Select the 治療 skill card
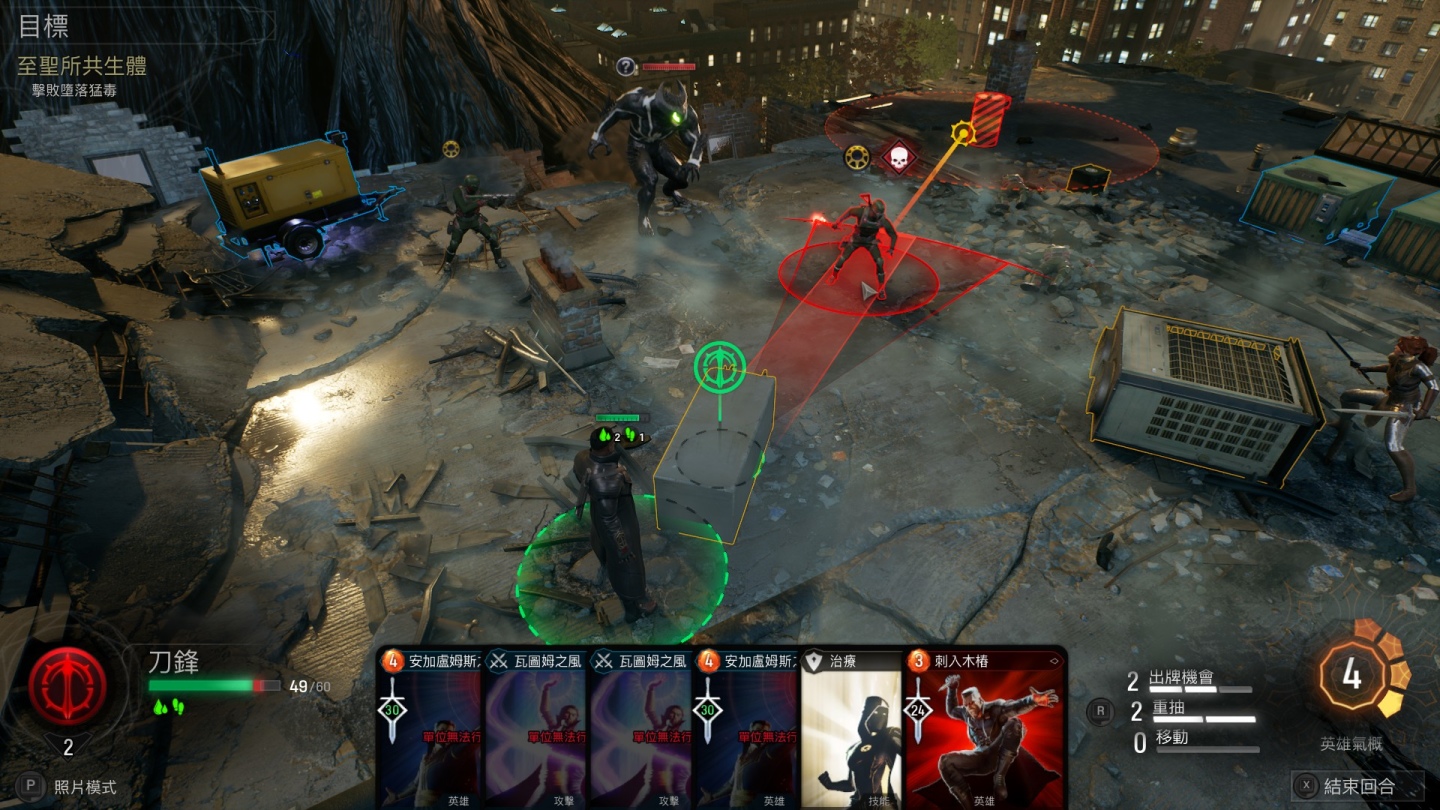The width and height of the screenshot is (1440, 810). coord(852,730)
